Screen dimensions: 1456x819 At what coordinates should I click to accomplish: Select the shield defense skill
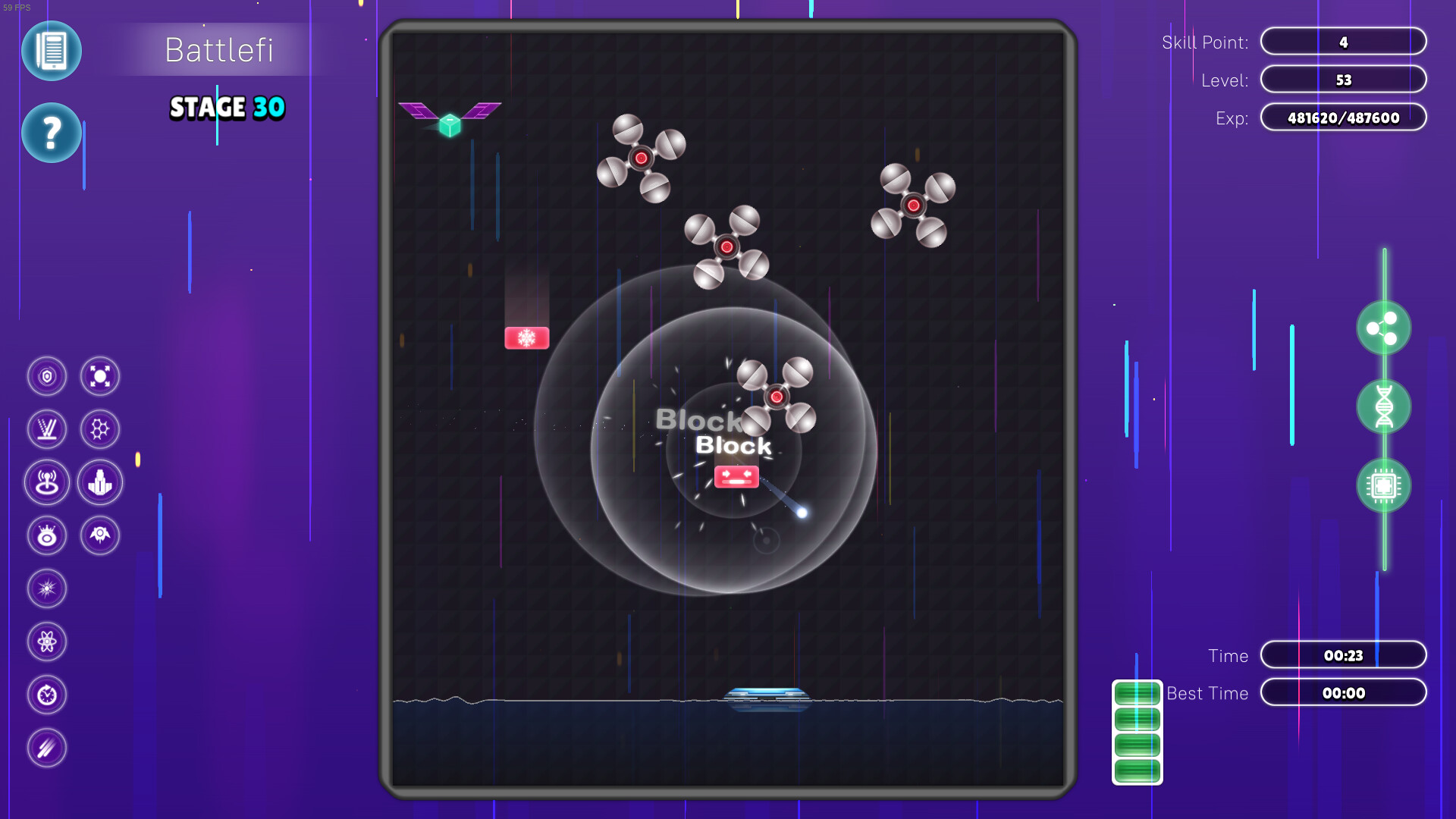[x=47, y=376]
